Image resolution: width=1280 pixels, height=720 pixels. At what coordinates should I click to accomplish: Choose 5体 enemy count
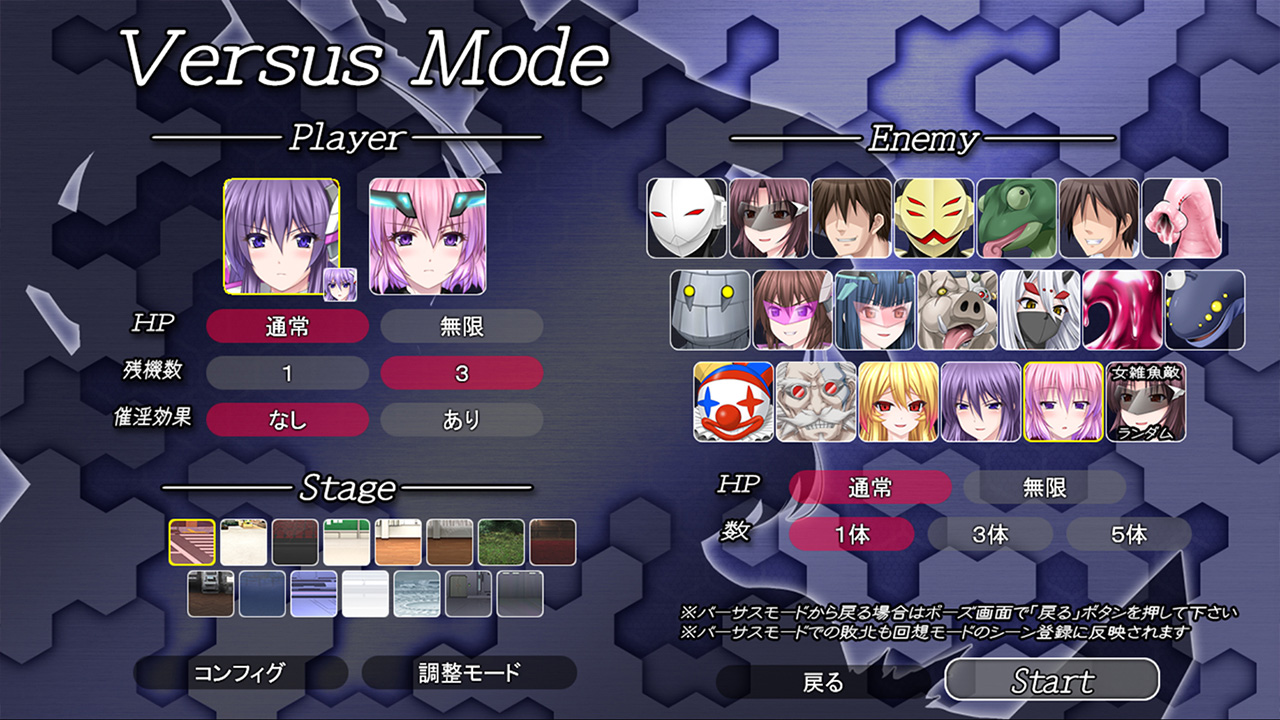(x=1128, y=534)
